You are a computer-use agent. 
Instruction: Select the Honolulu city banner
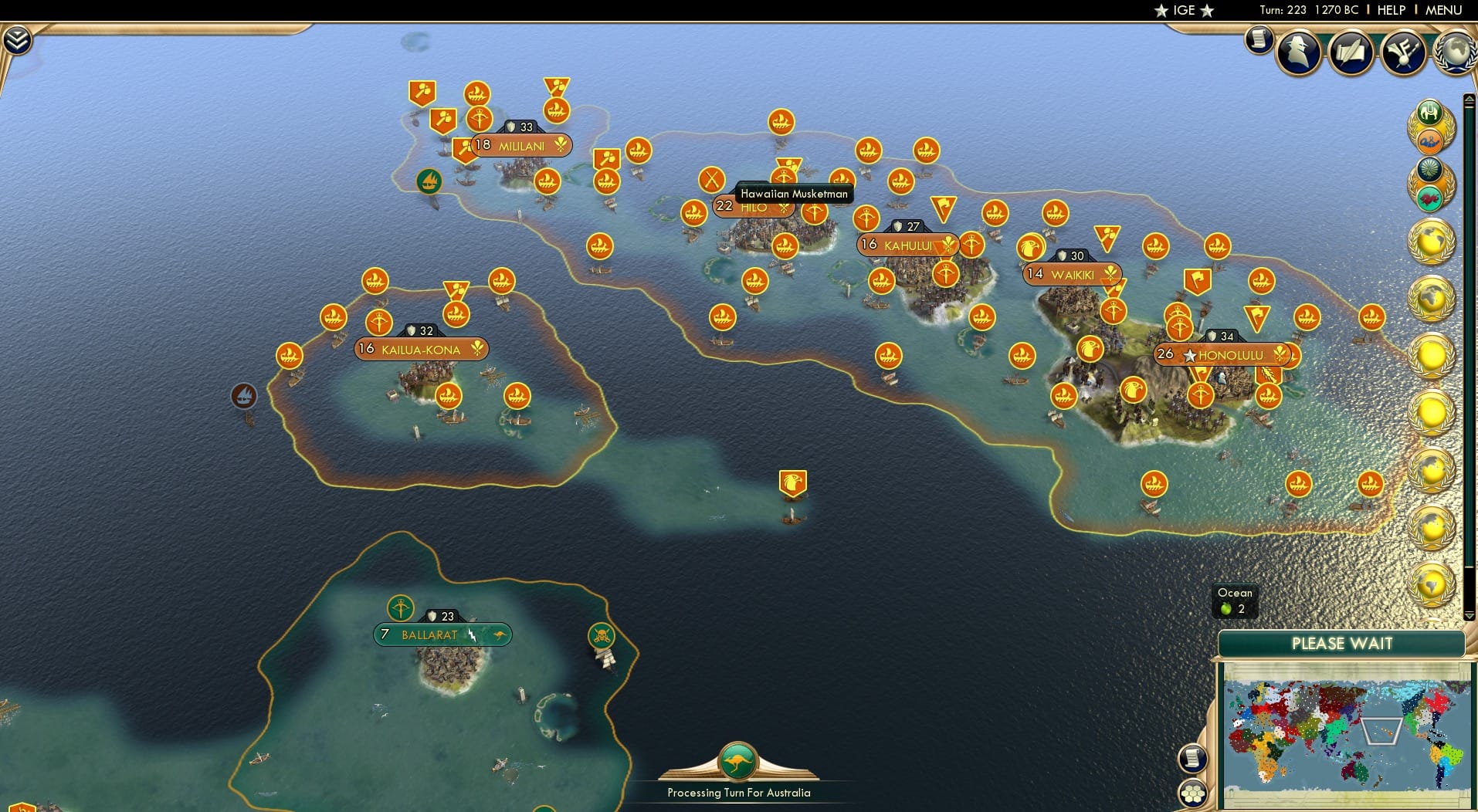[x=1222, y=355]
